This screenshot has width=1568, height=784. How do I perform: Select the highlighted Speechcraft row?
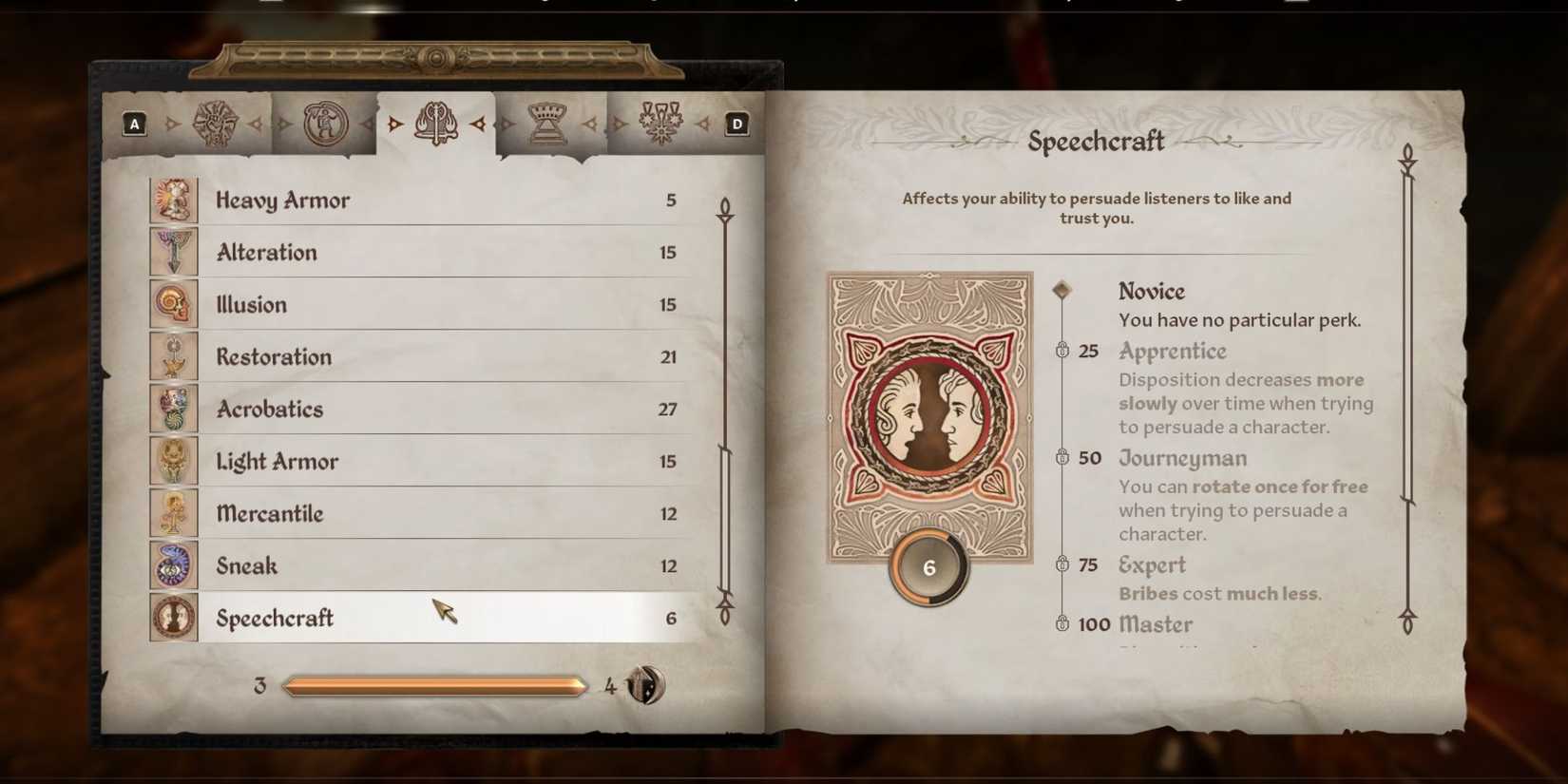click(428, 618)
